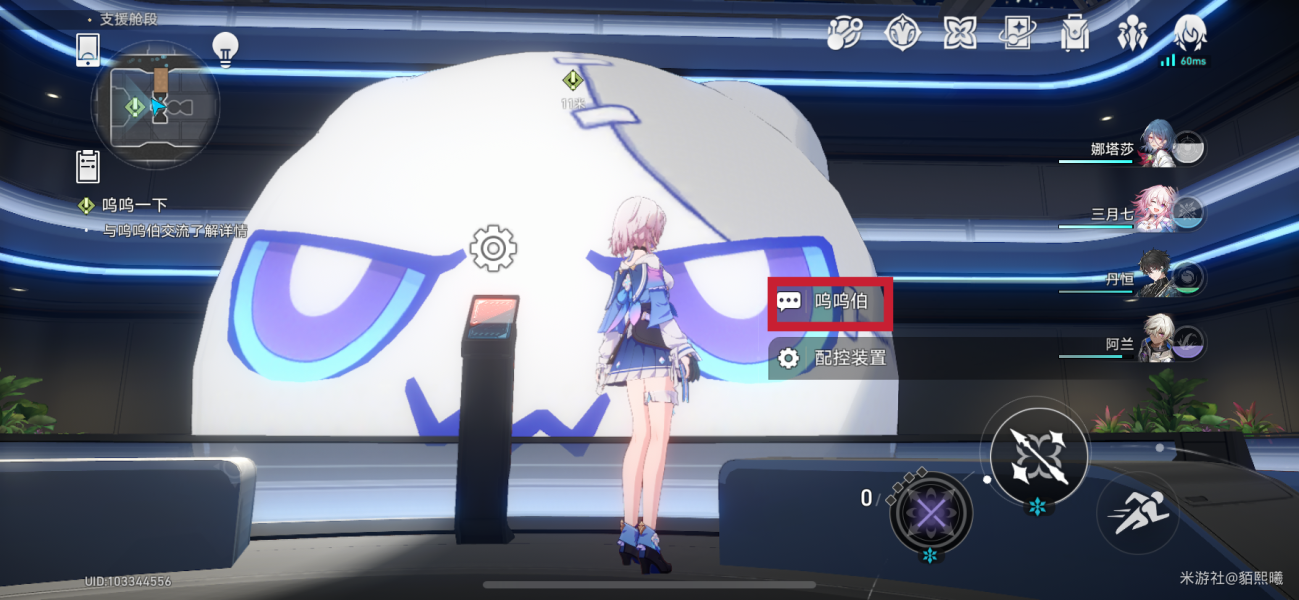1299x600 pixels.
Task: Open the player avatar profile icon
Action: [x=1189, y=32]
